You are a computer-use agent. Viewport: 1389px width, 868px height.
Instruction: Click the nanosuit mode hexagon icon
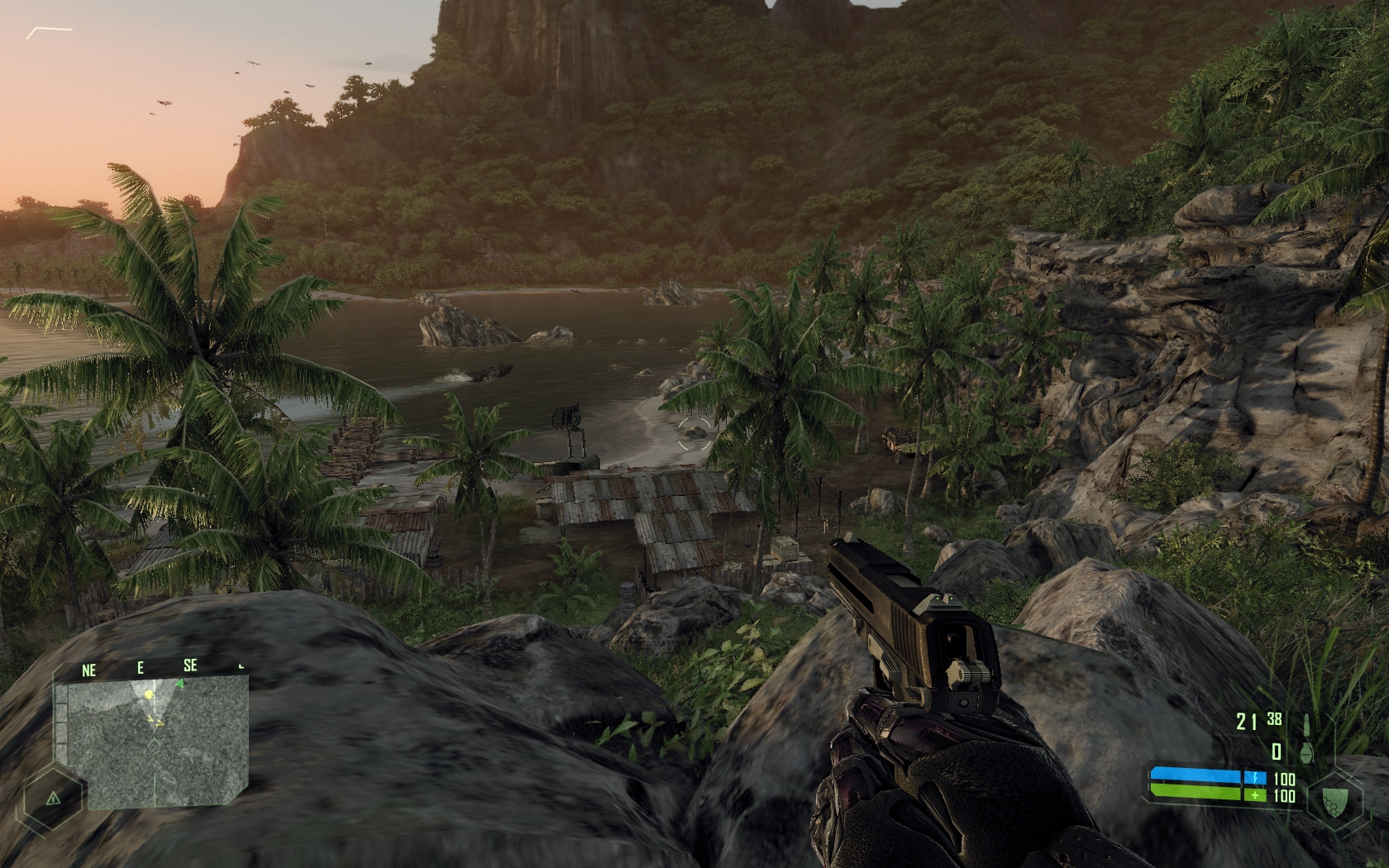tap(1331, 799)
